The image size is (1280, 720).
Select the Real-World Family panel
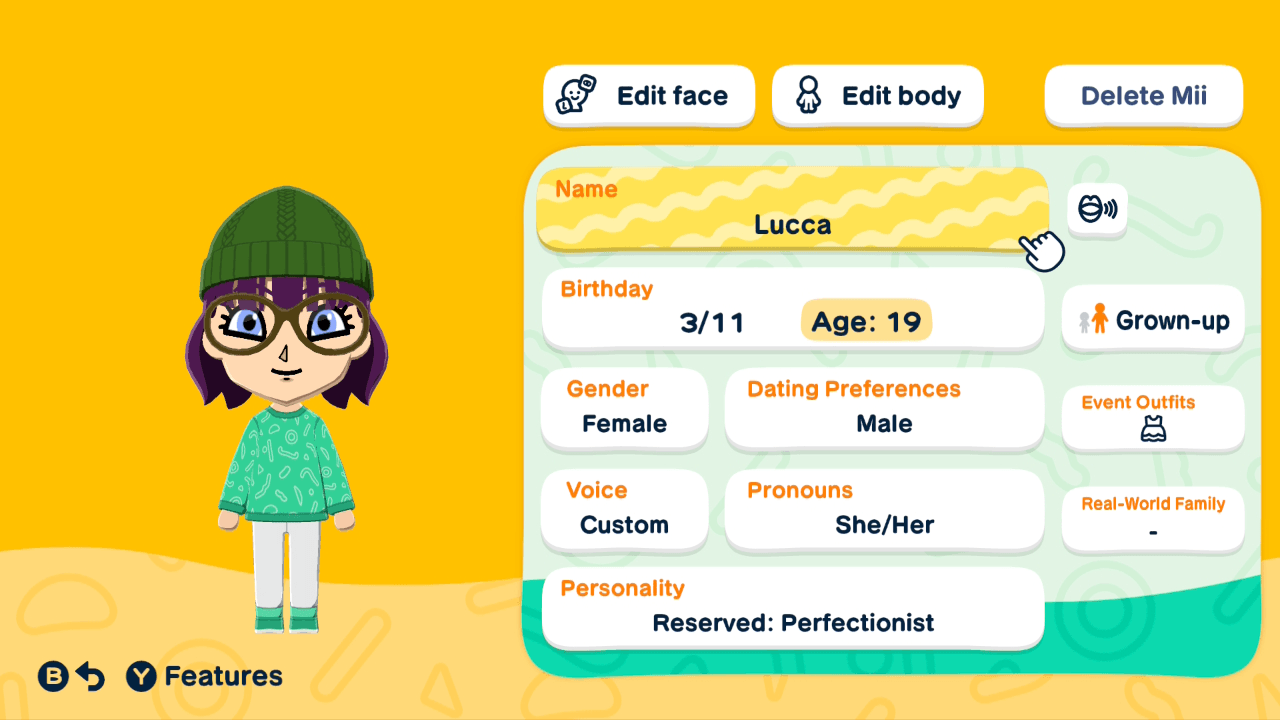tap(1152, 518)
